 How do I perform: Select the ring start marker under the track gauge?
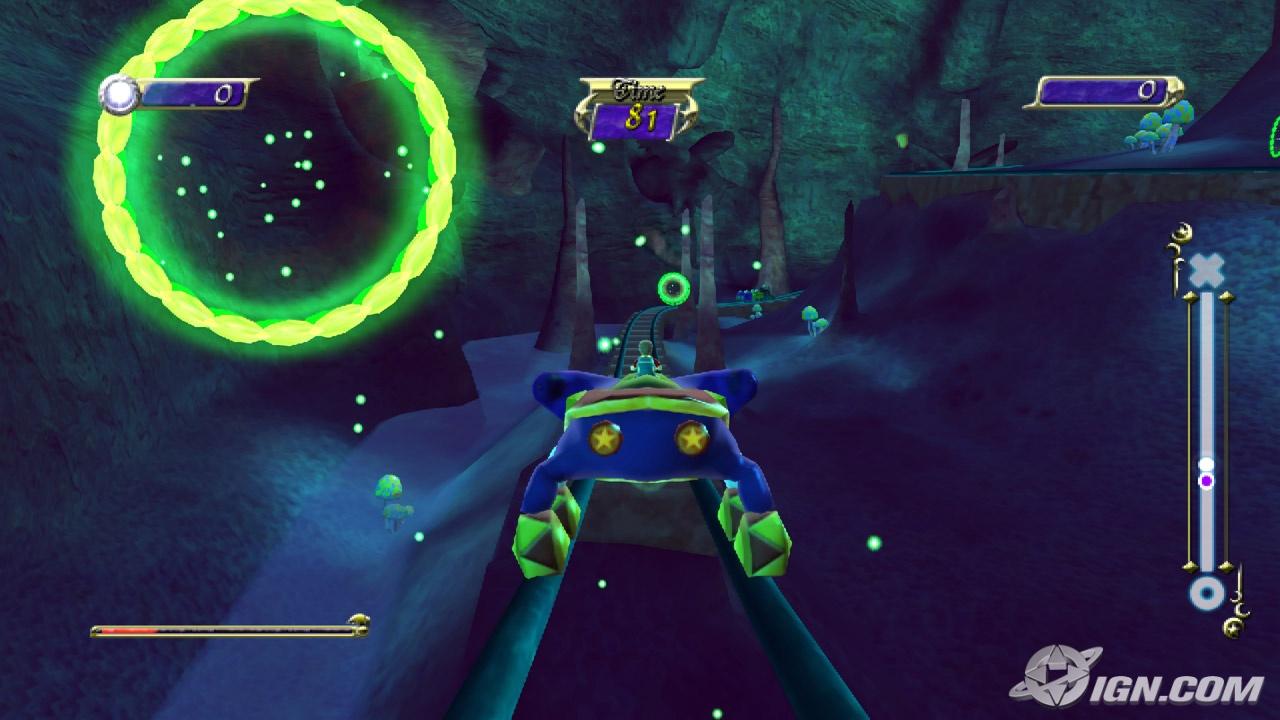[x=1207, y=594]
